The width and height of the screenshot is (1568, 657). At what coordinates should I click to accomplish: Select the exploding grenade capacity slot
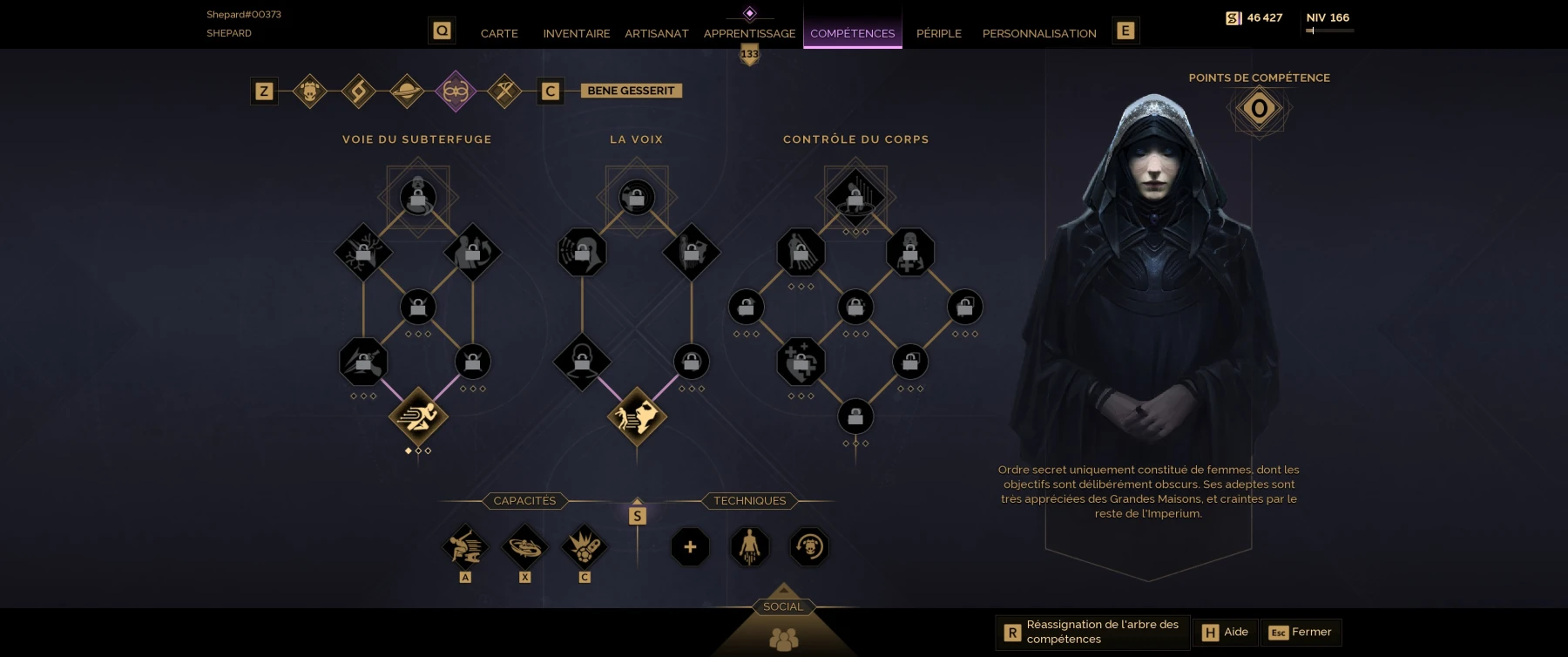pos(585,547)
